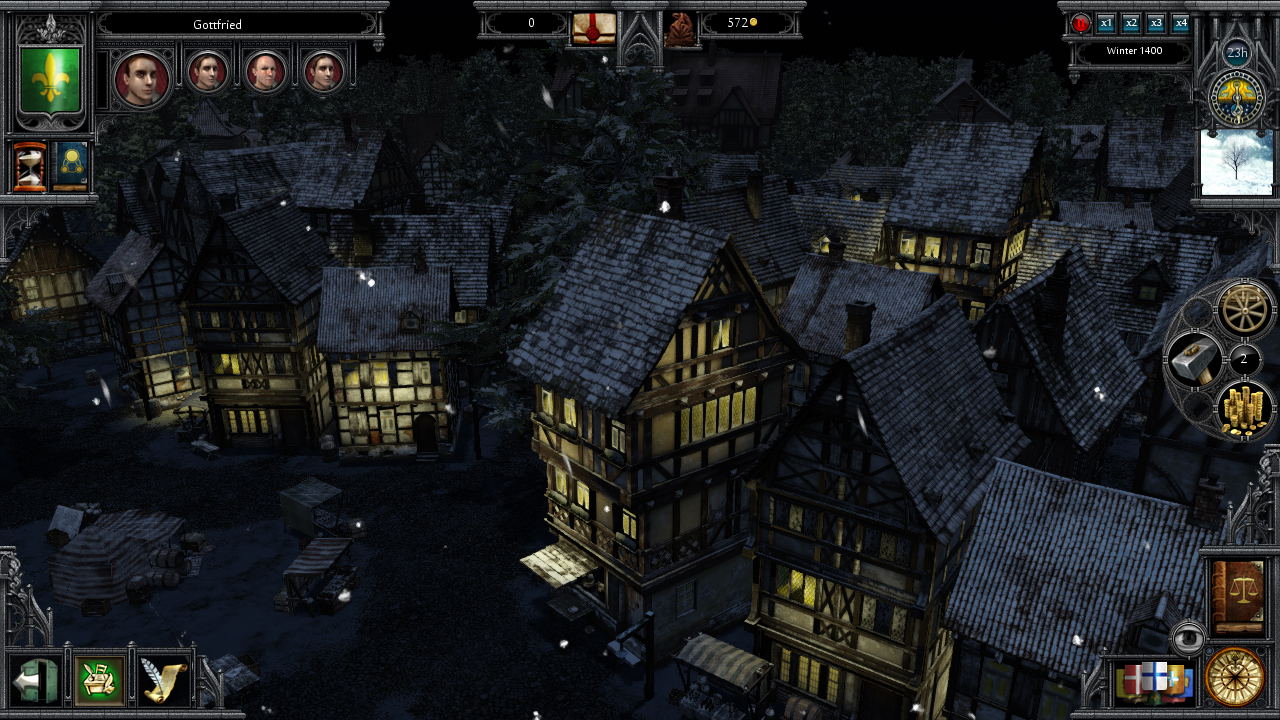Click the wooden cart wheel icon

[1245, 310]
